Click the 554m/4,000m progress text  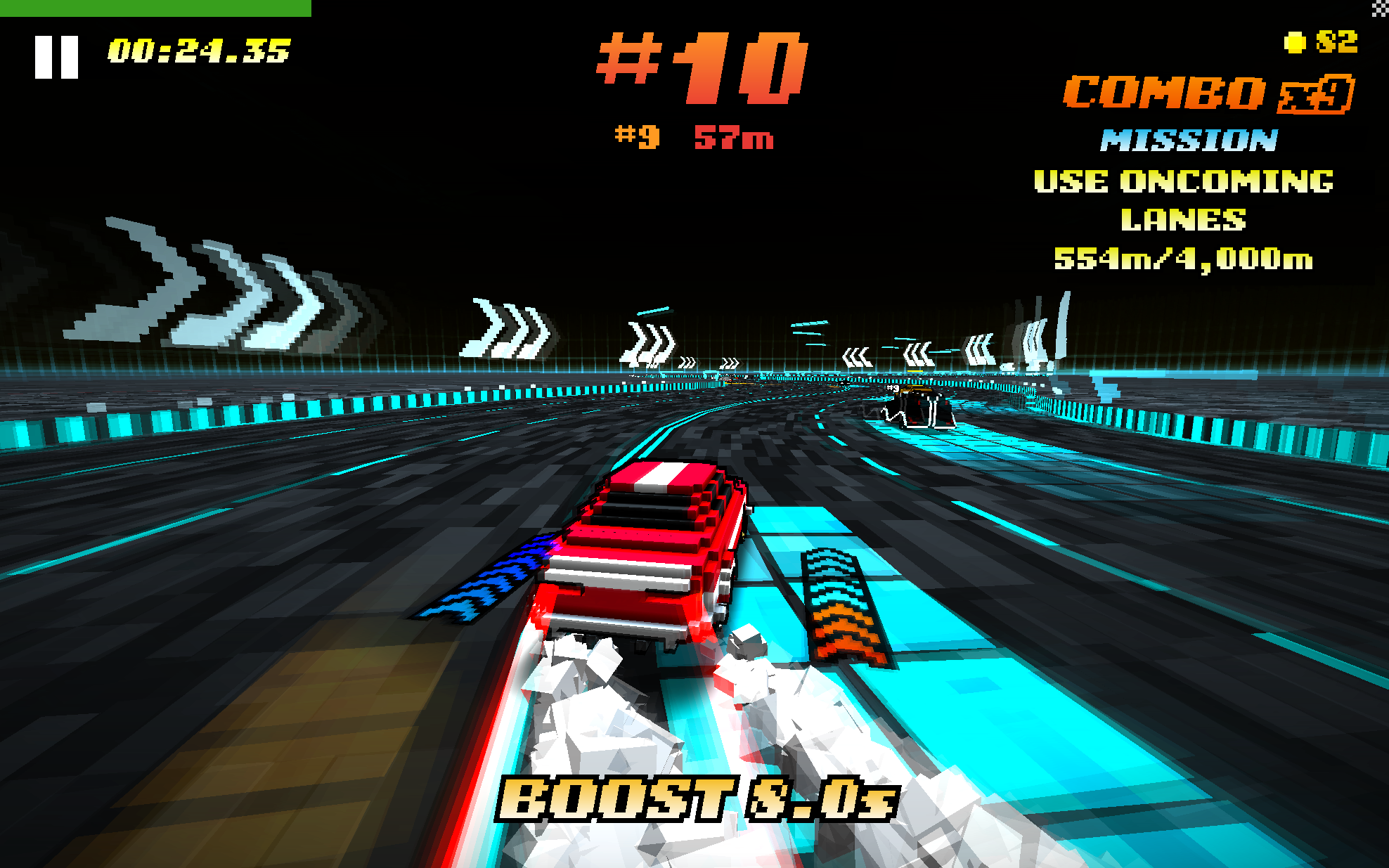coord(1184,259)
